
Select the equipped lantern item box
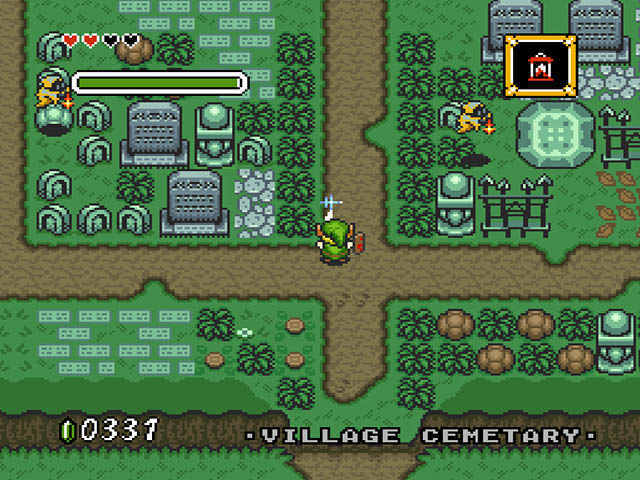click(541, 66)
